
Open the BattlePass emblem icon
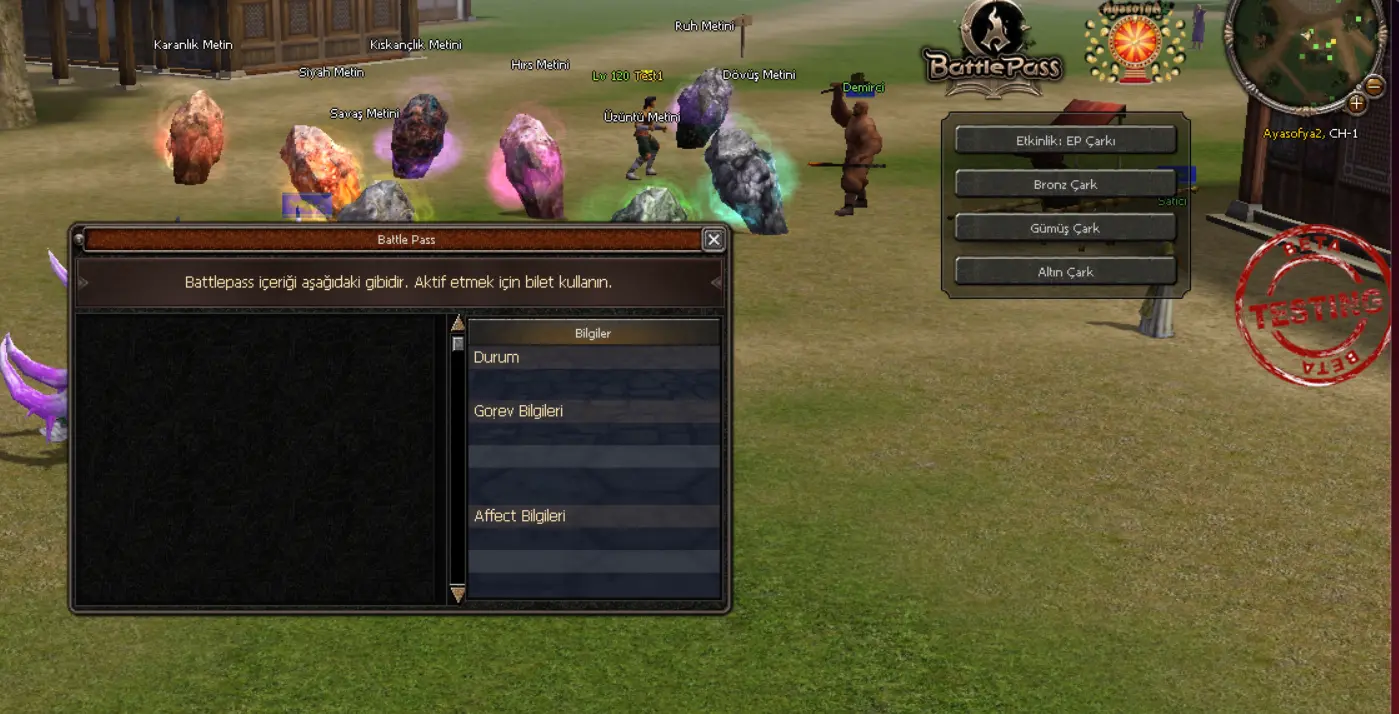(x=993, y=50)
